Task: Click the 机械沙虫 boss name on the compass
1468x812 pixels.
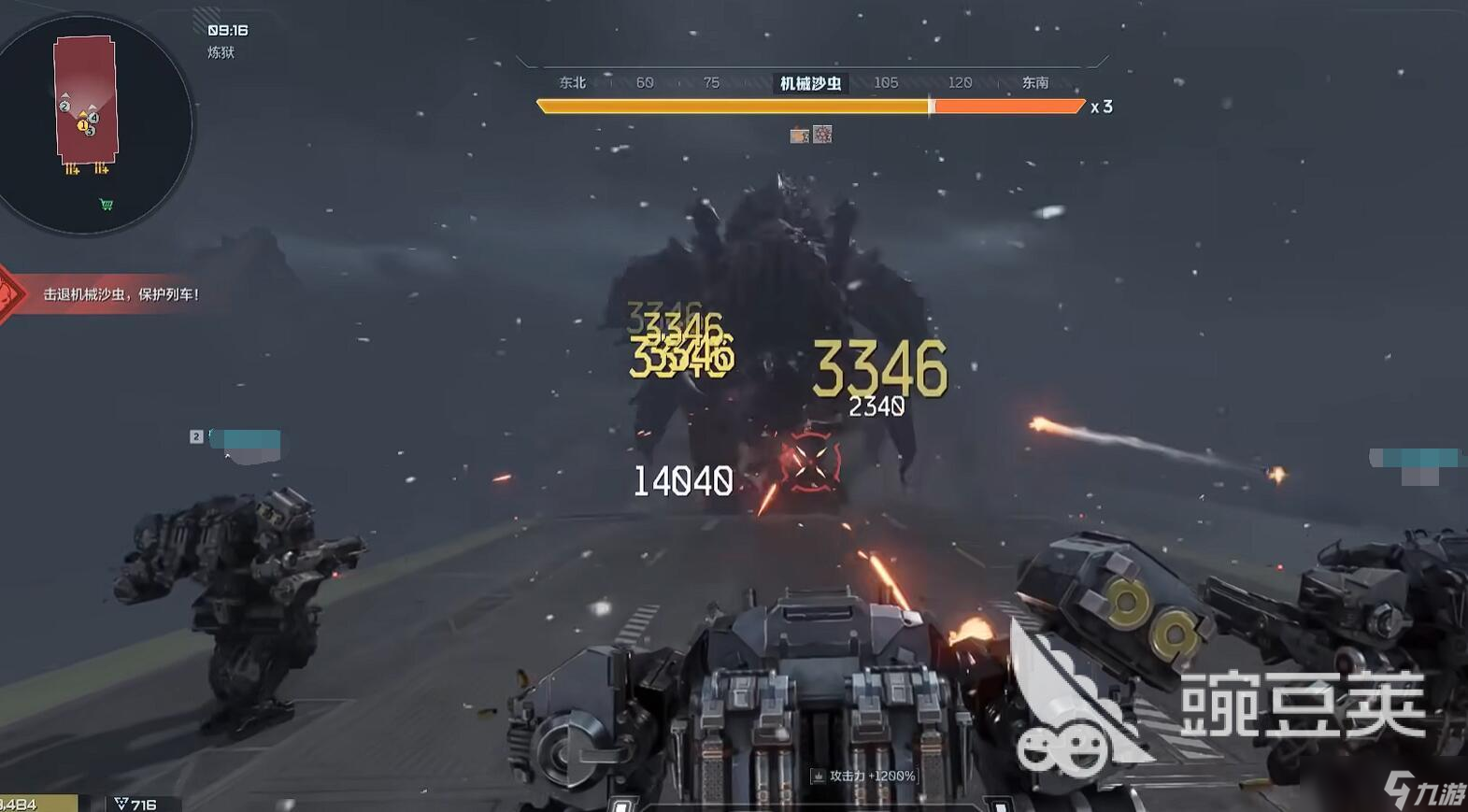Action: (x=810, y=83)
